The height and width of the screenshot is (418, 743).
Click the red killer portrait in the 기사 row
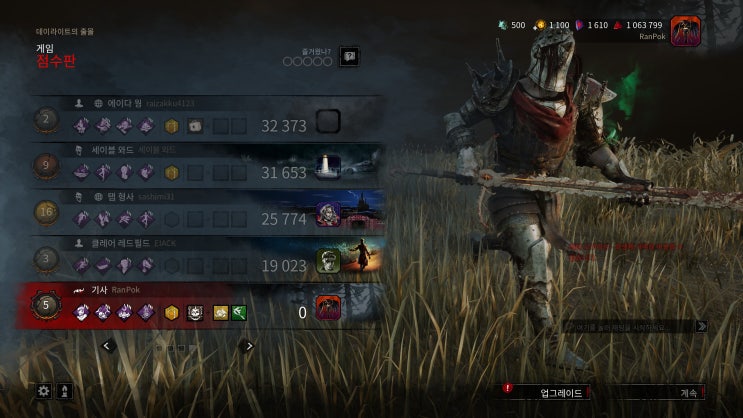point(329,308)
